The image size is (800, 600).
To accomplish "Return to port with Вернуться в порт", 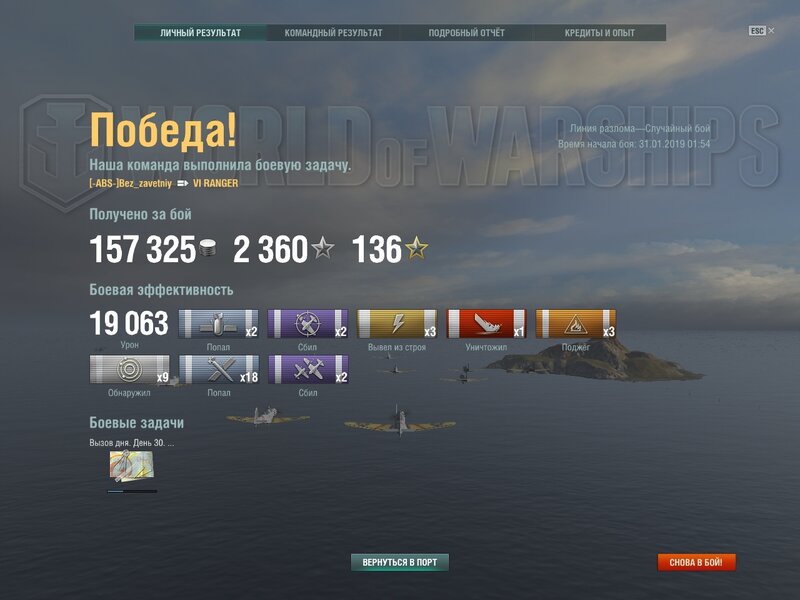I will point(400,562).
